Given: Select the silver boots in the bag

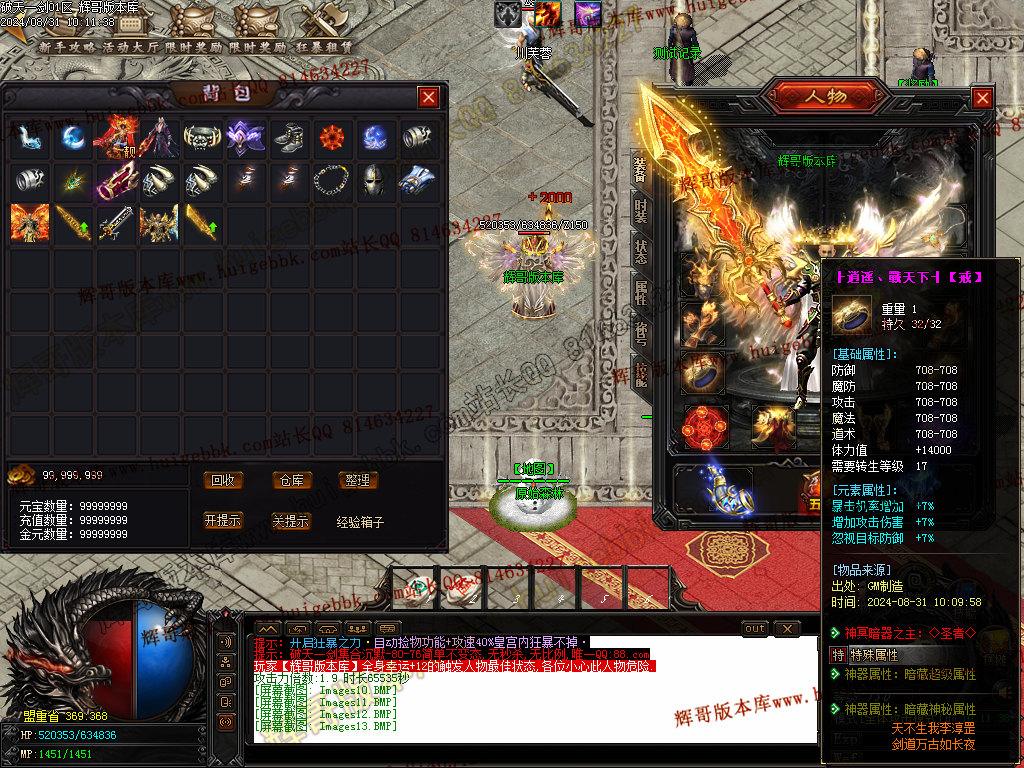Looking at the screenshot, I should (x=287, y=137).
